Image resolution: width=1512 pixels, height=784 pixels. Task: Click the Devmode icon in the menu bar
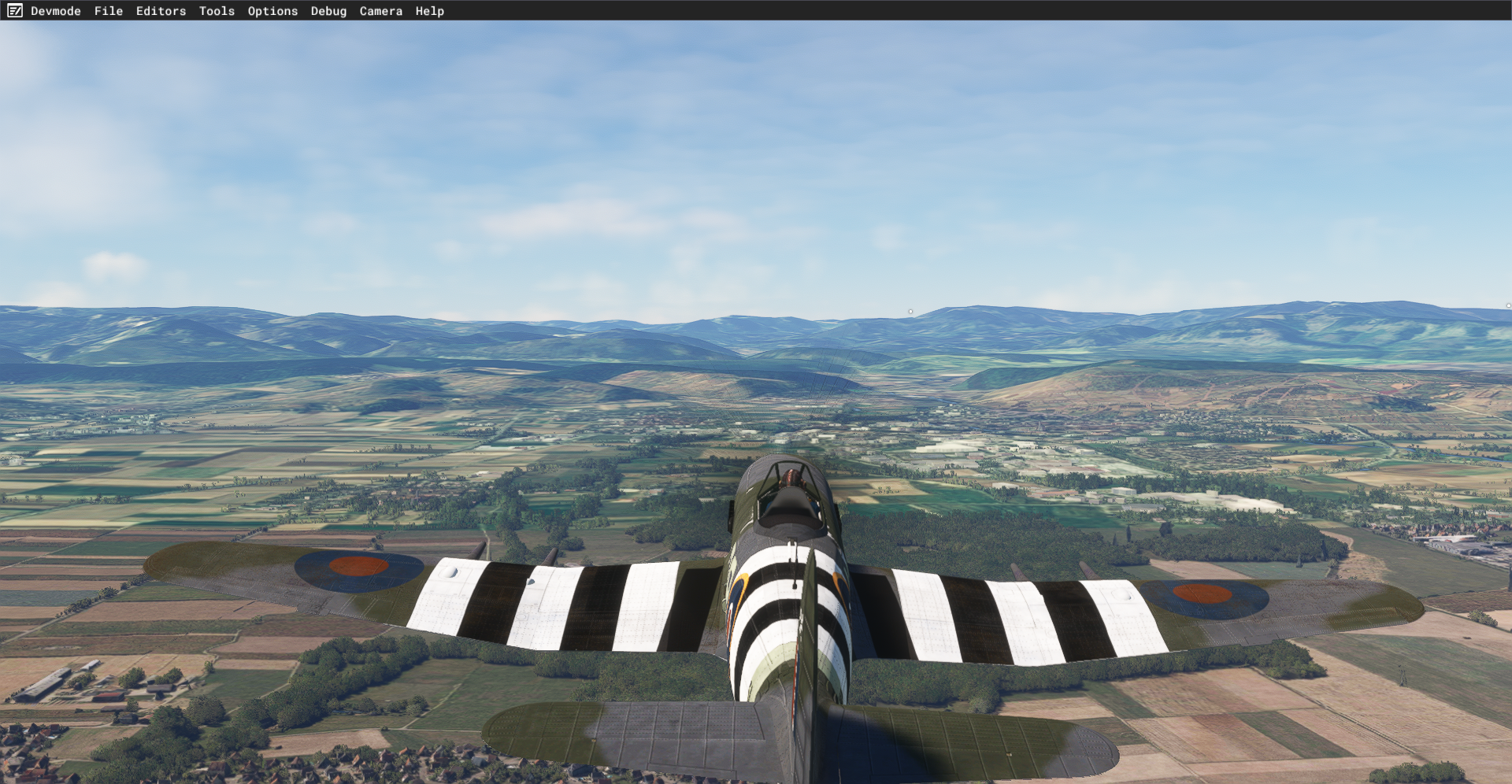[15, 11]
